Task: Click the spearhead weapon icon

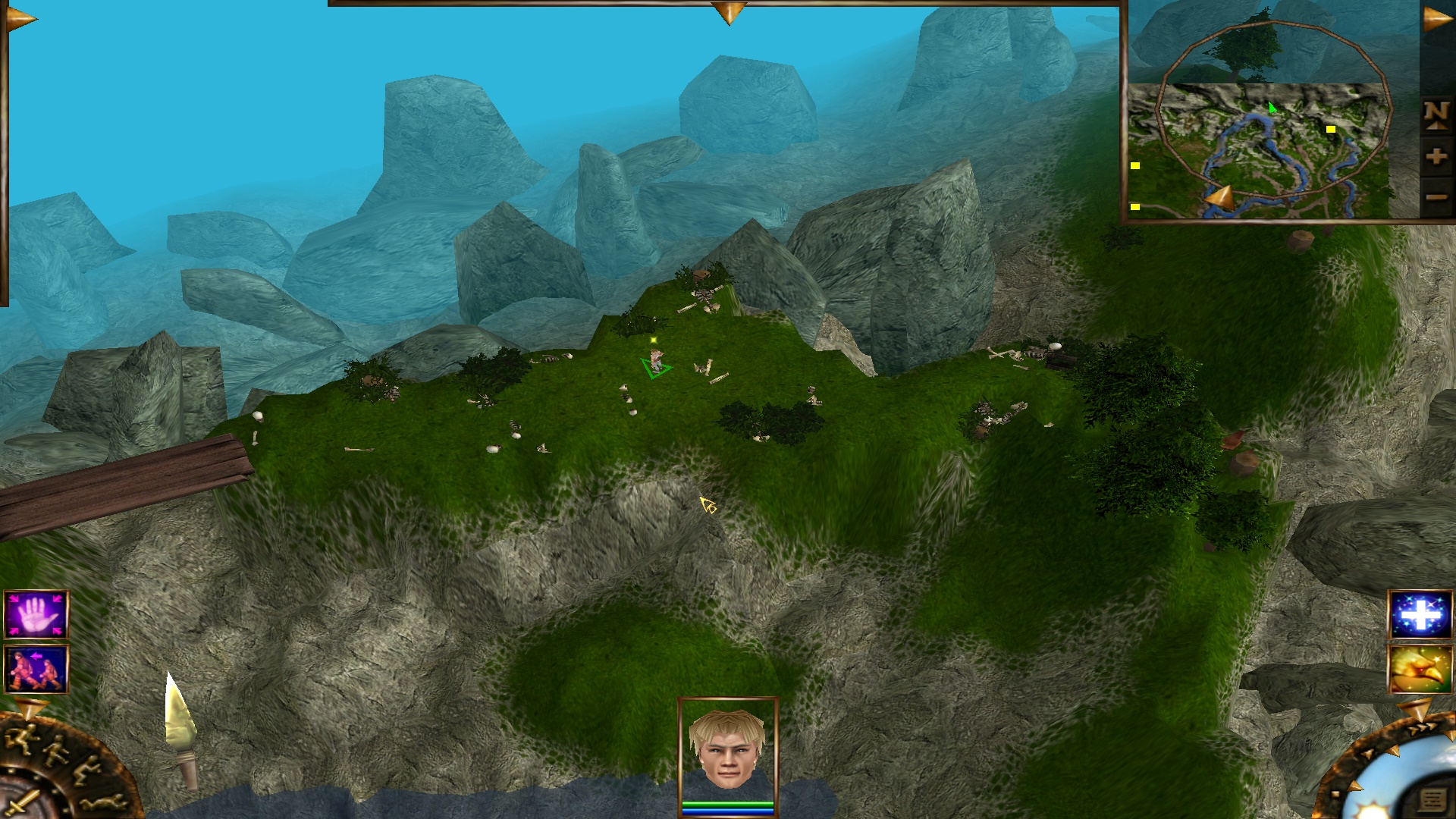Action: point(180,728)
